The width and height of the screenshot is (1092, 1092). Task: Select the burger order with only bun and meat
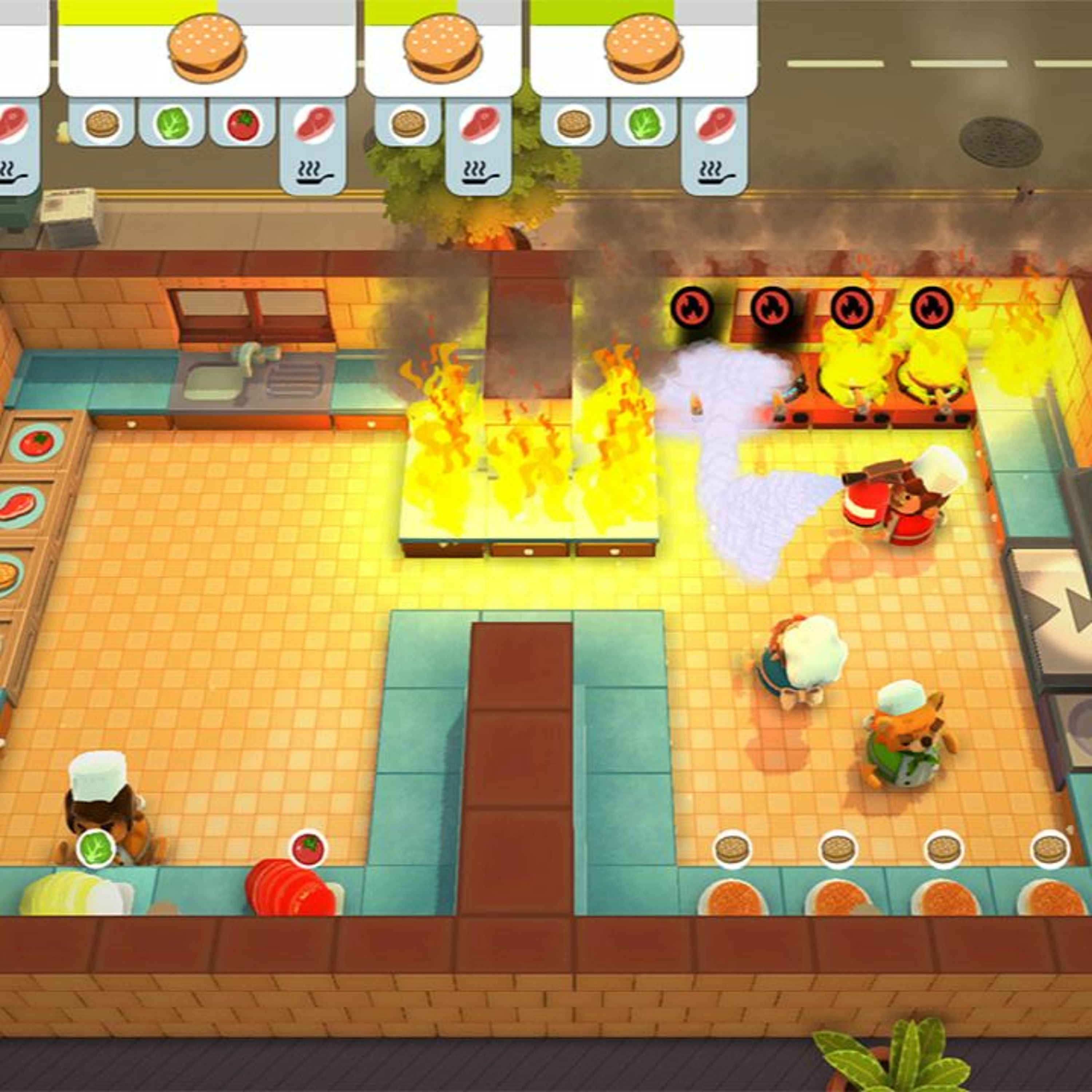pos(443,50)
